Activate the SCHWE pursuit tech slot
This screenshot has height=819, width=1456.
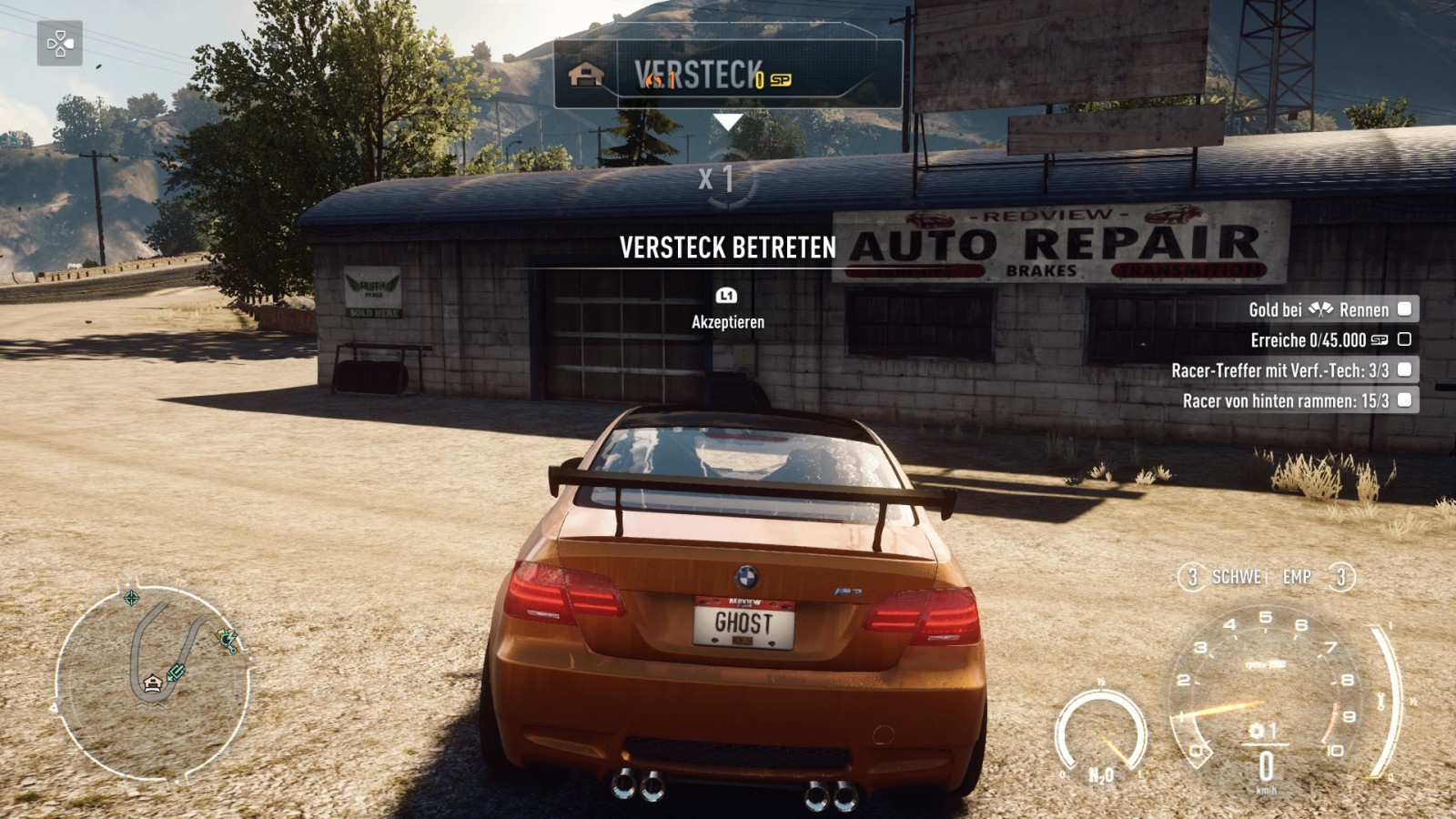click(1224, 577)
